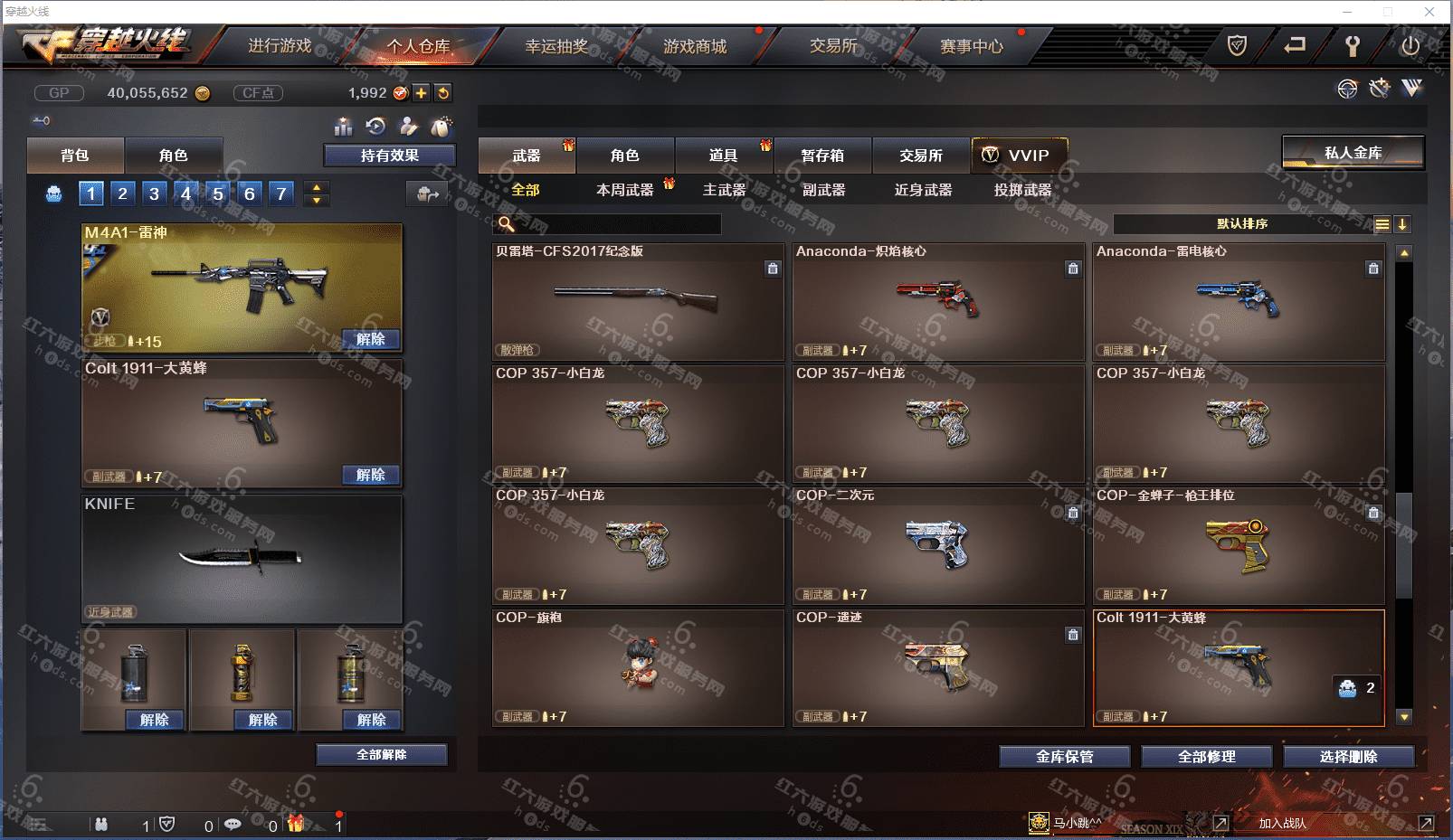Open the VVIP tab
The image size is (1453, 840).
[x=1019, y=156]
